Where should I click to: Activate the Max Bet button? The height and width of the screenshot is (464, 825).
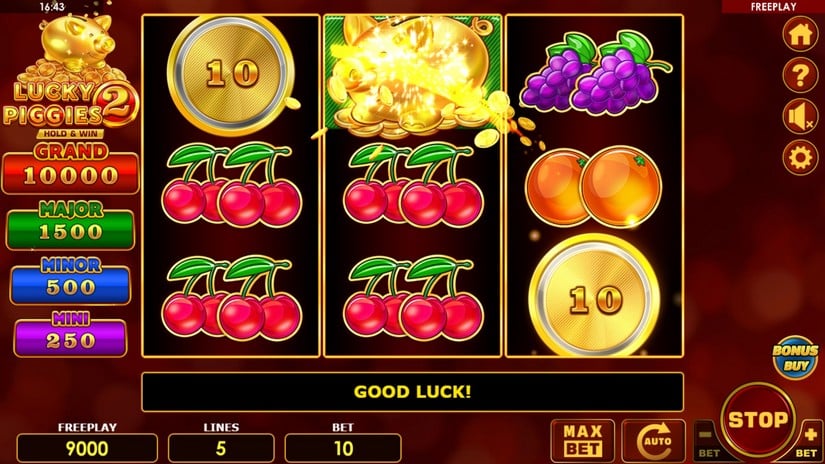point(582,440)
